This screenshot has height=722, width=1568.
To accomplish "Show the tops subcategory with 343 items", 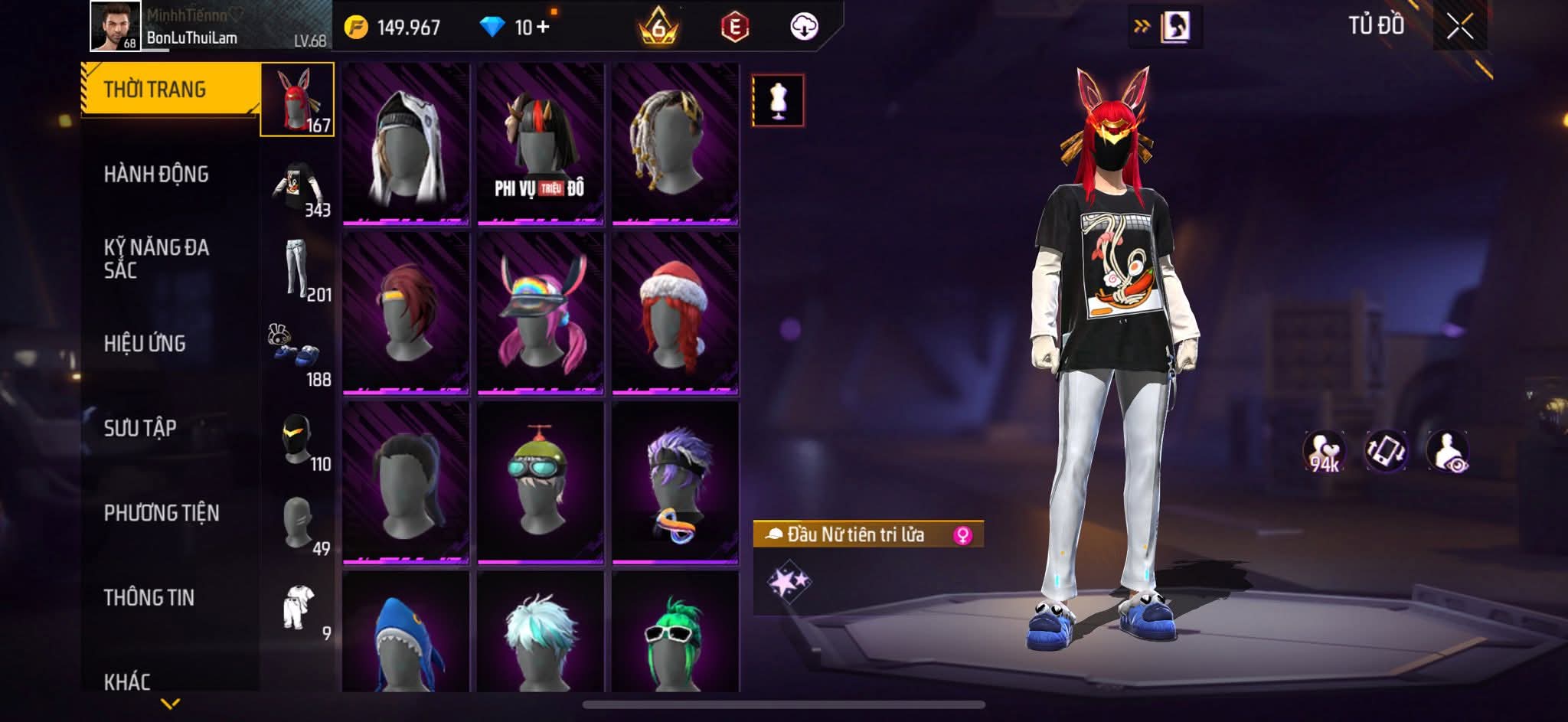I will [298, 186].
